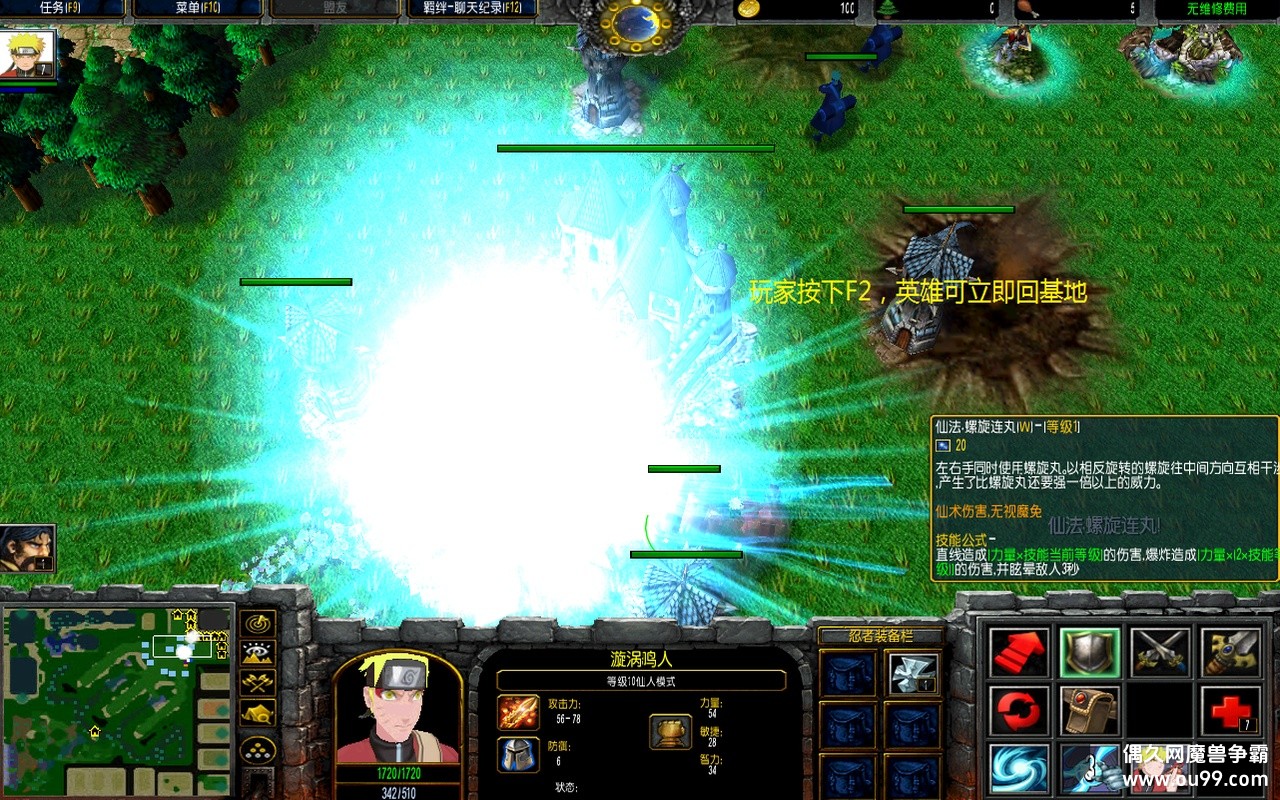Screen dimensions: 1280x800
Task: Toggle the minimap creep camp button
Action: pyautogui.click(x=259, y=714)
